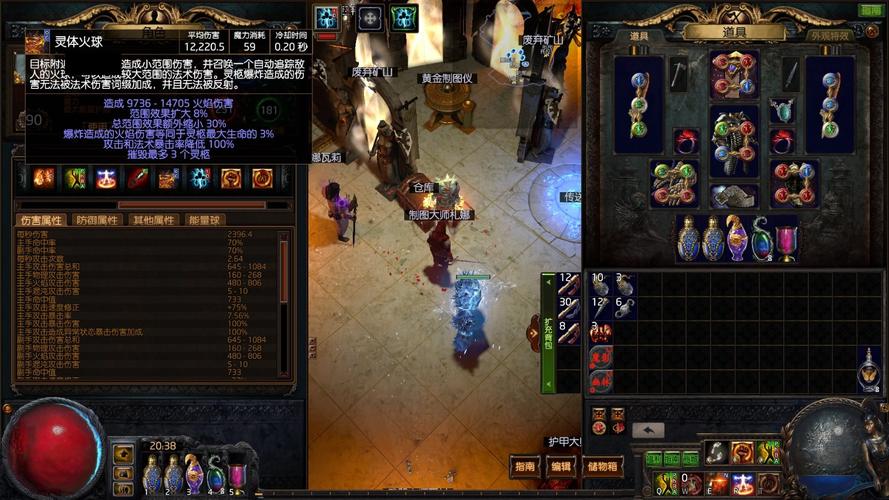Screen dimensions: 889x500
Task: Show the 能量球 tab
Action: click(x=205, y=220)
